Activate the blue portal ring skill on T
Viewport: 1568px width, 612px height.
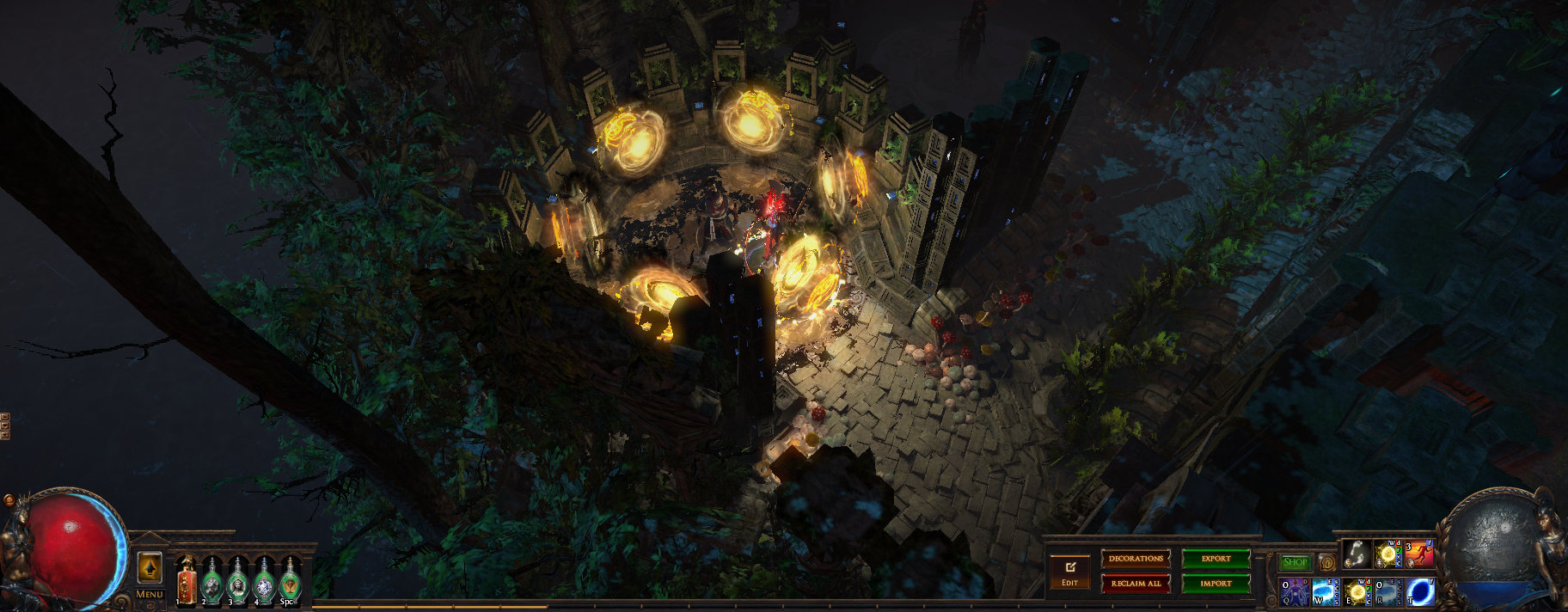1420,592
